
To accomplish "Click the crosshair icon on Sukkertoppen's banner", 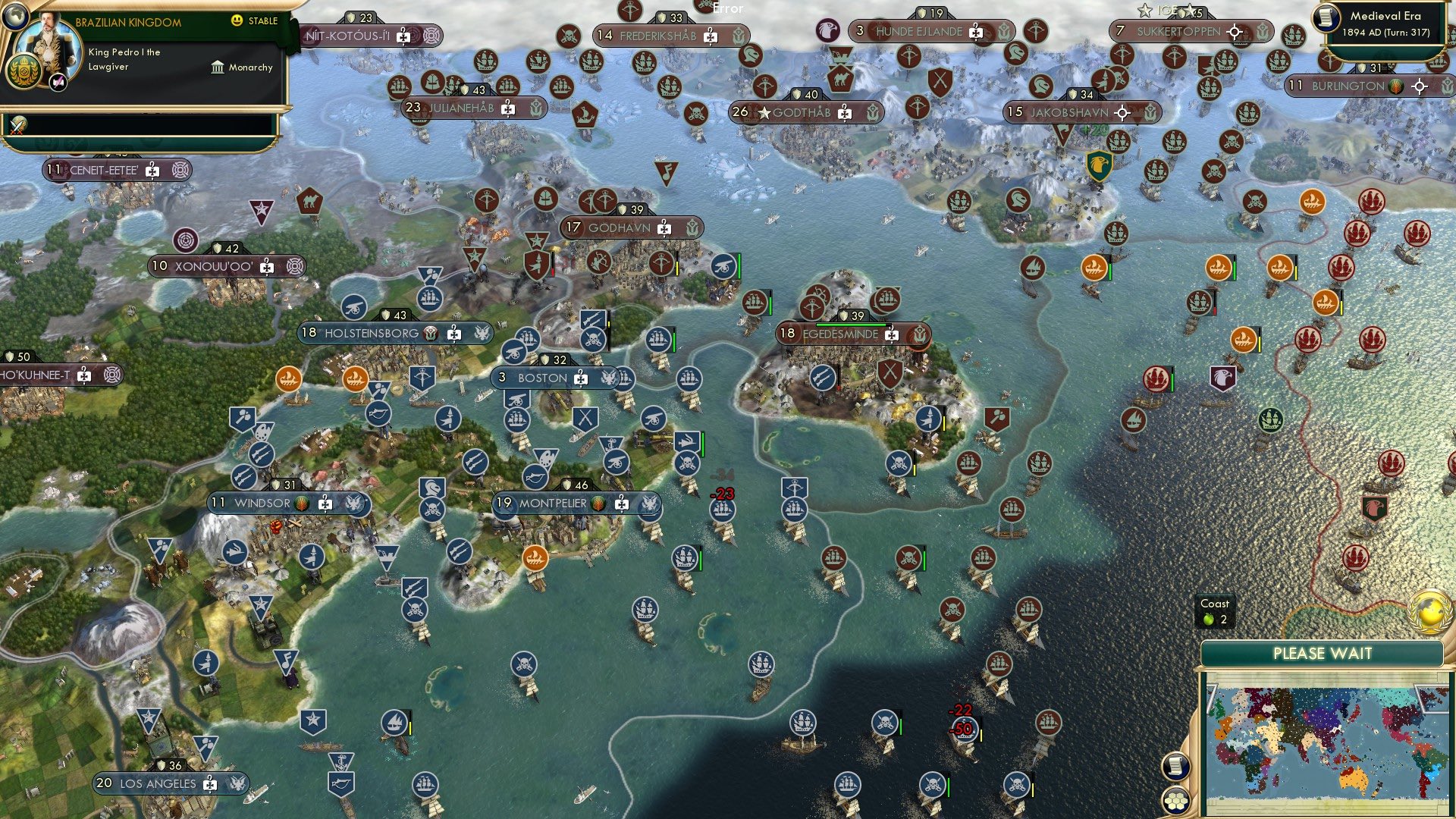I will (x=1235, y=33).
